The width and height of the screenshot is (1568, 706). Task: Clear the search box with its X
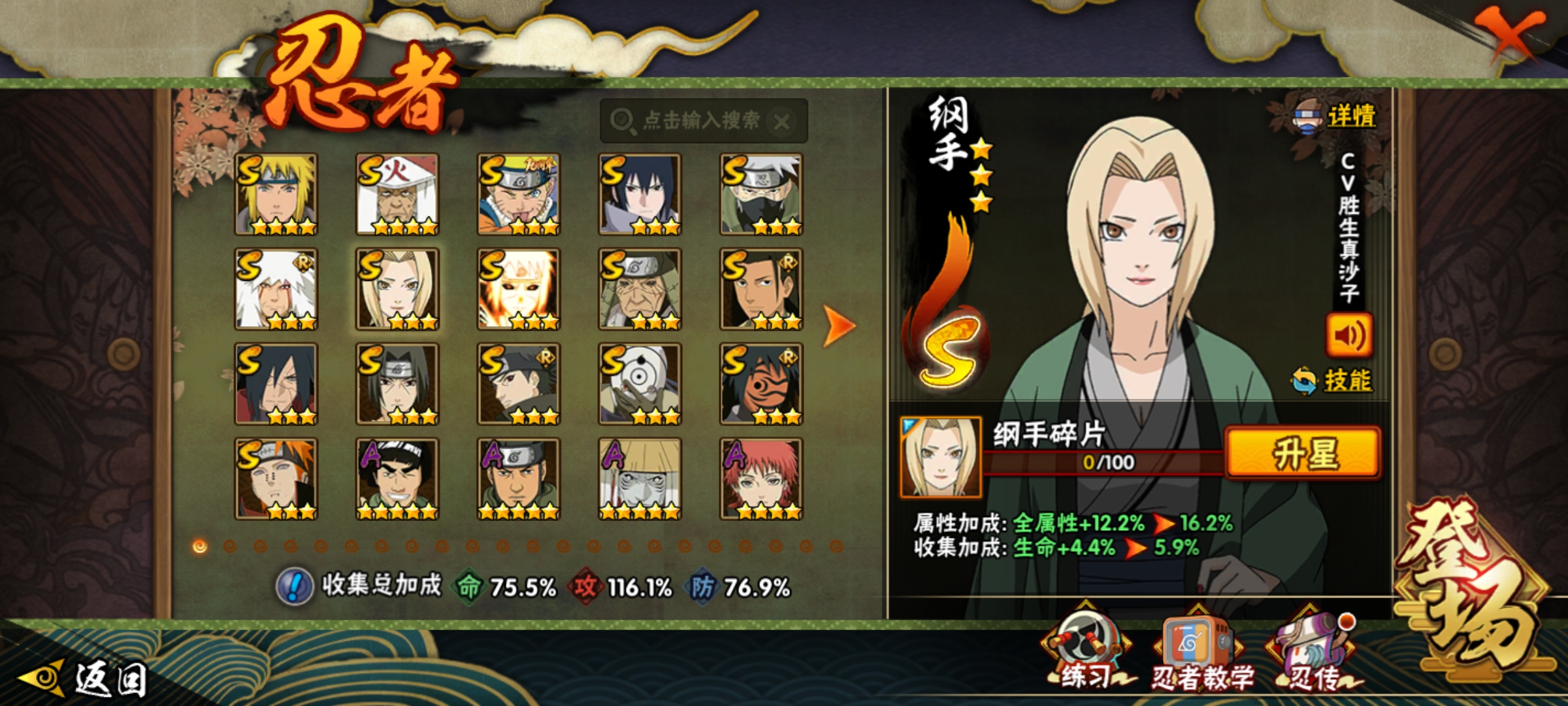coord(782,122)
